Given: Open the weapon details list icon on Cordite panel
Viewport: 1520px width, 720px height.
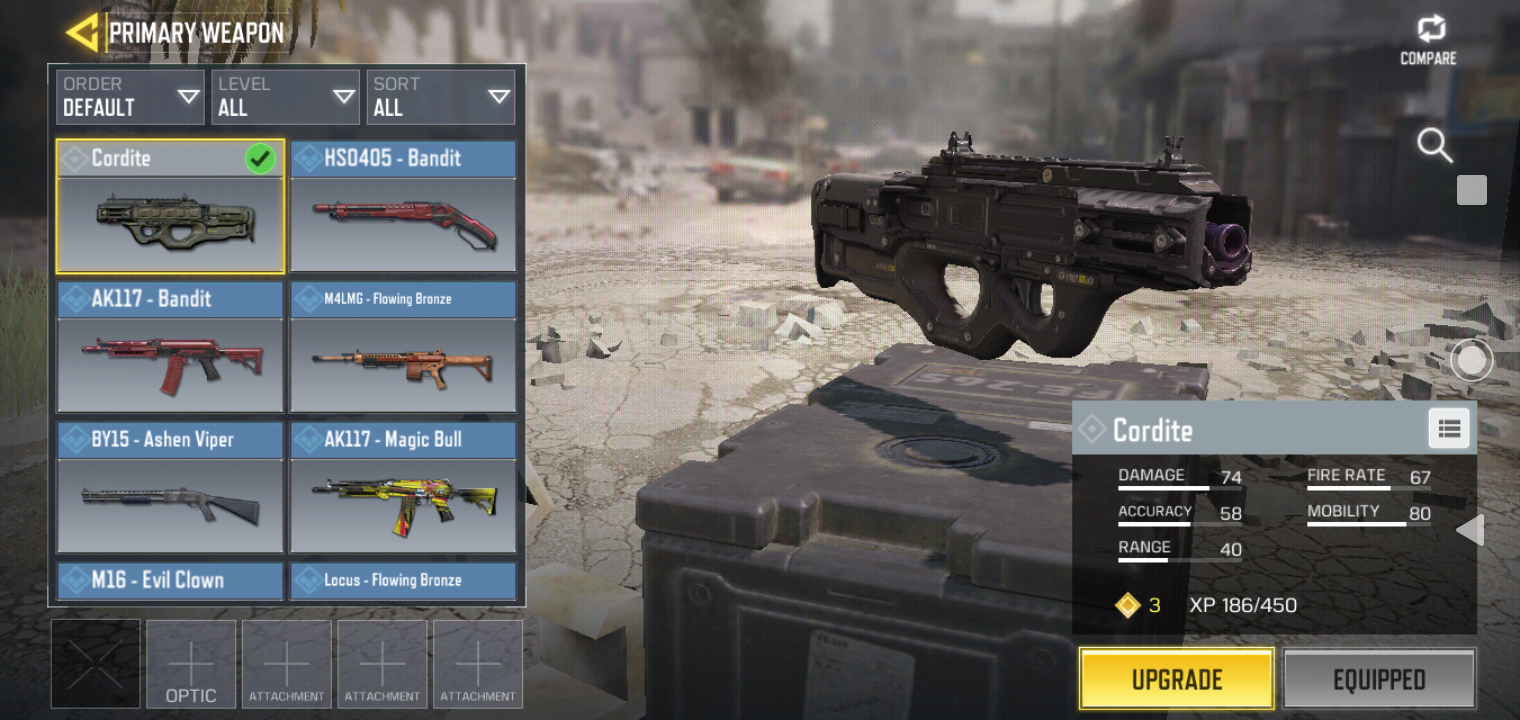Looking at the screenshot, I should tap(1448, 428).
